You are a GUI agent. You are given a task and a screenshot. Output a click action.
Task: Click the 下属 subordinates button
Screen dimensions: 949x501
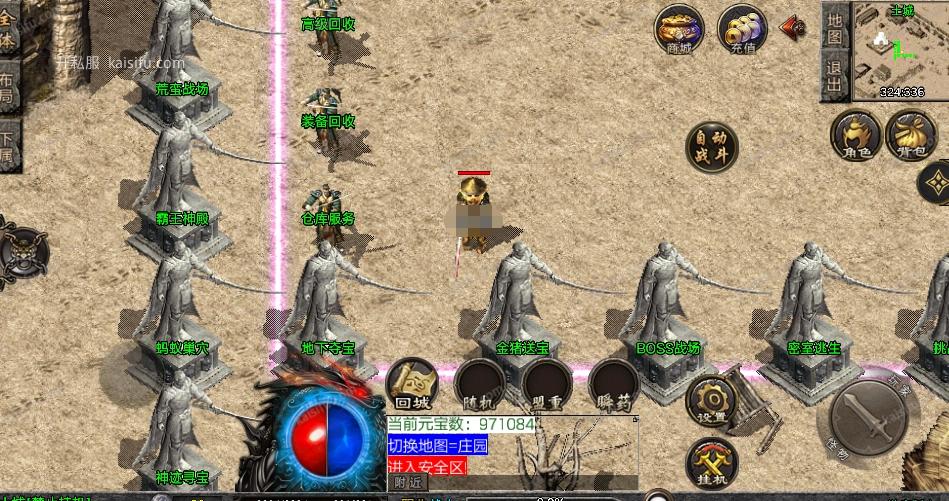click(8, 146)
